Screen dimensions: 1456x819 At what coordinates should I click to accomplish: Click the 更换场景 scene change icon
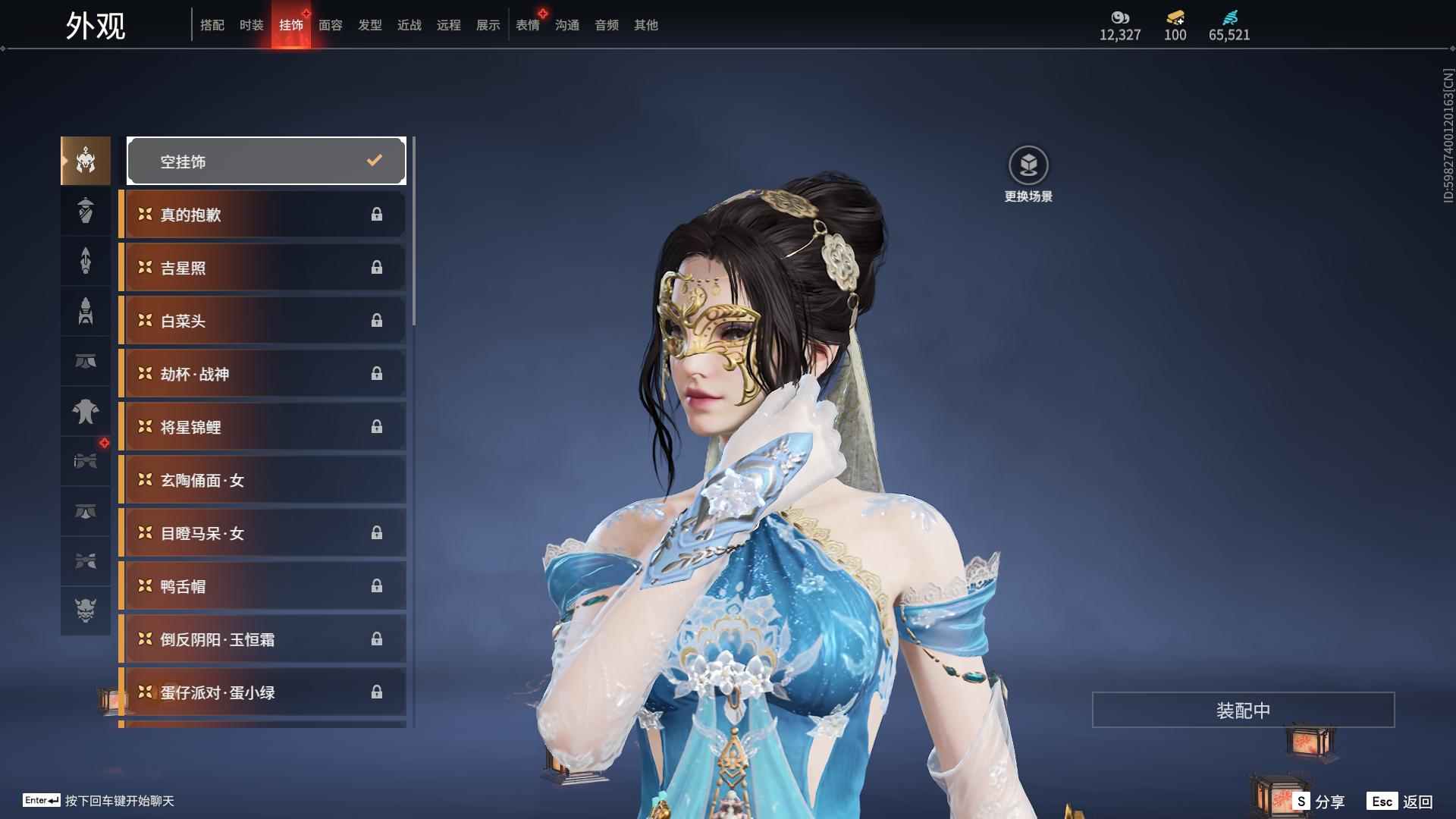[1028, 165]
